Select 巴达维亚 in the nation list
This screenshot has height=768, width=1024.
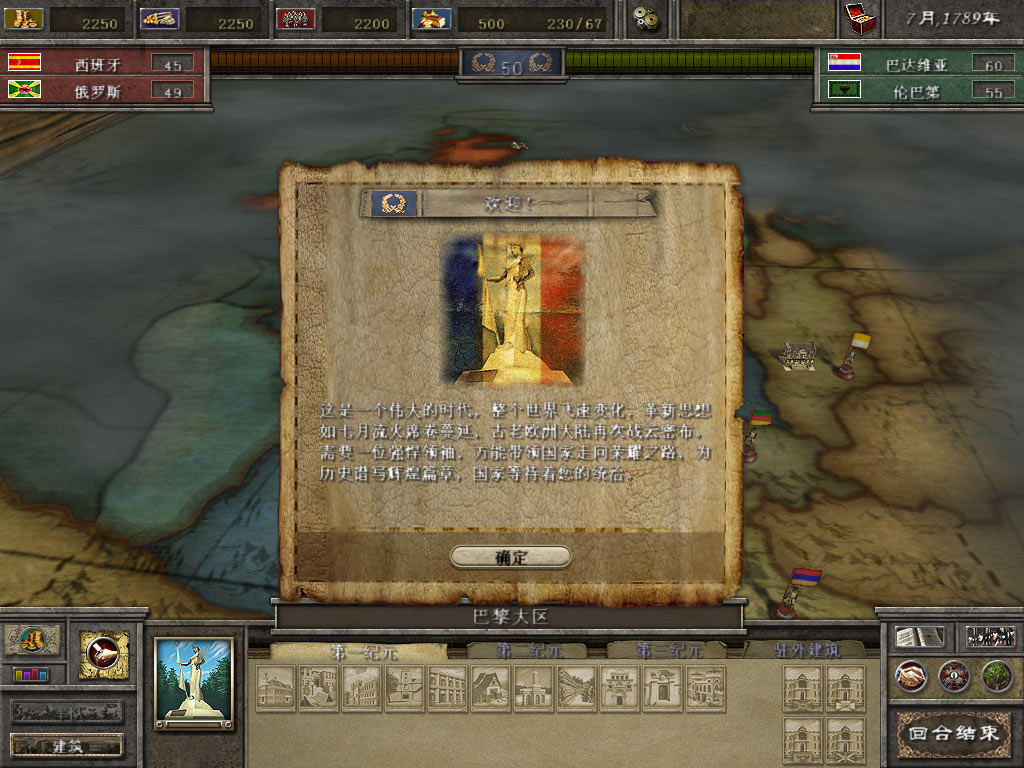click(x=916, y=64)
